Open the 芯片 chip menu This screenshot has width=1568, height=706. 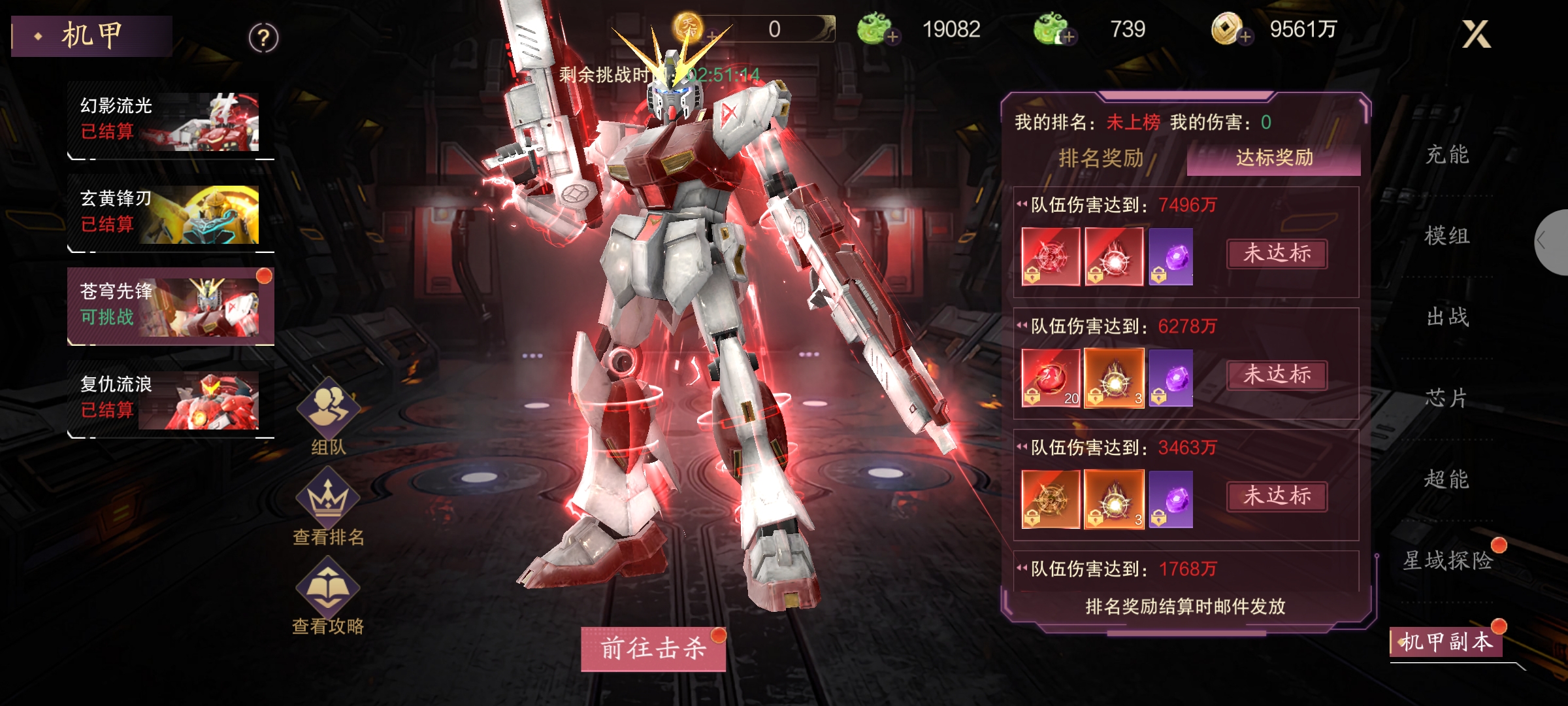click(x=1446, y=398)
